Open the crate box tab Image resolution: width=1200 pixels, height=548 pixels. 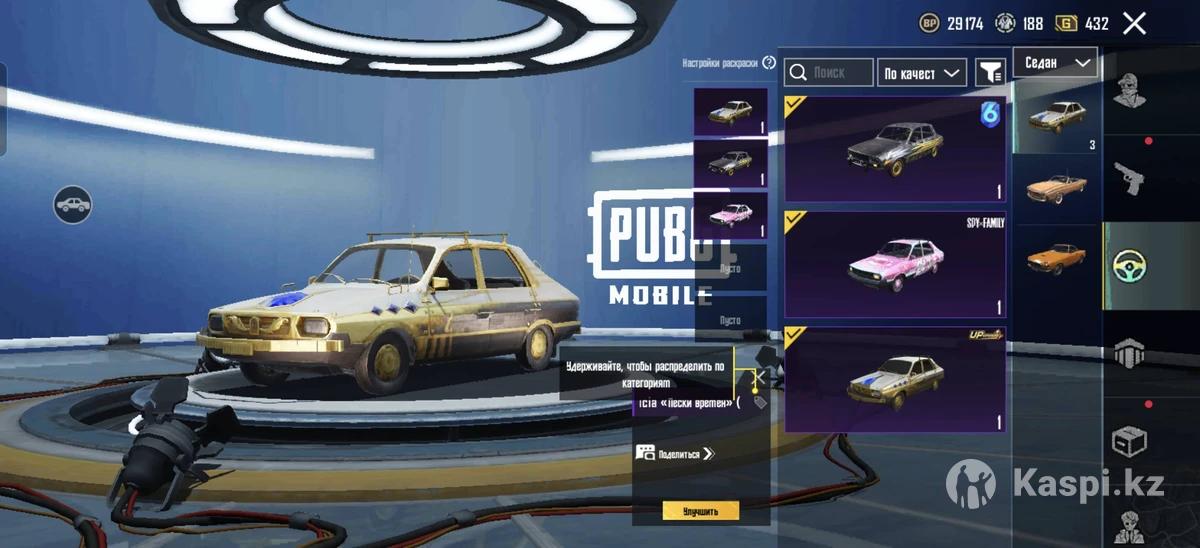click(1130, 441)
